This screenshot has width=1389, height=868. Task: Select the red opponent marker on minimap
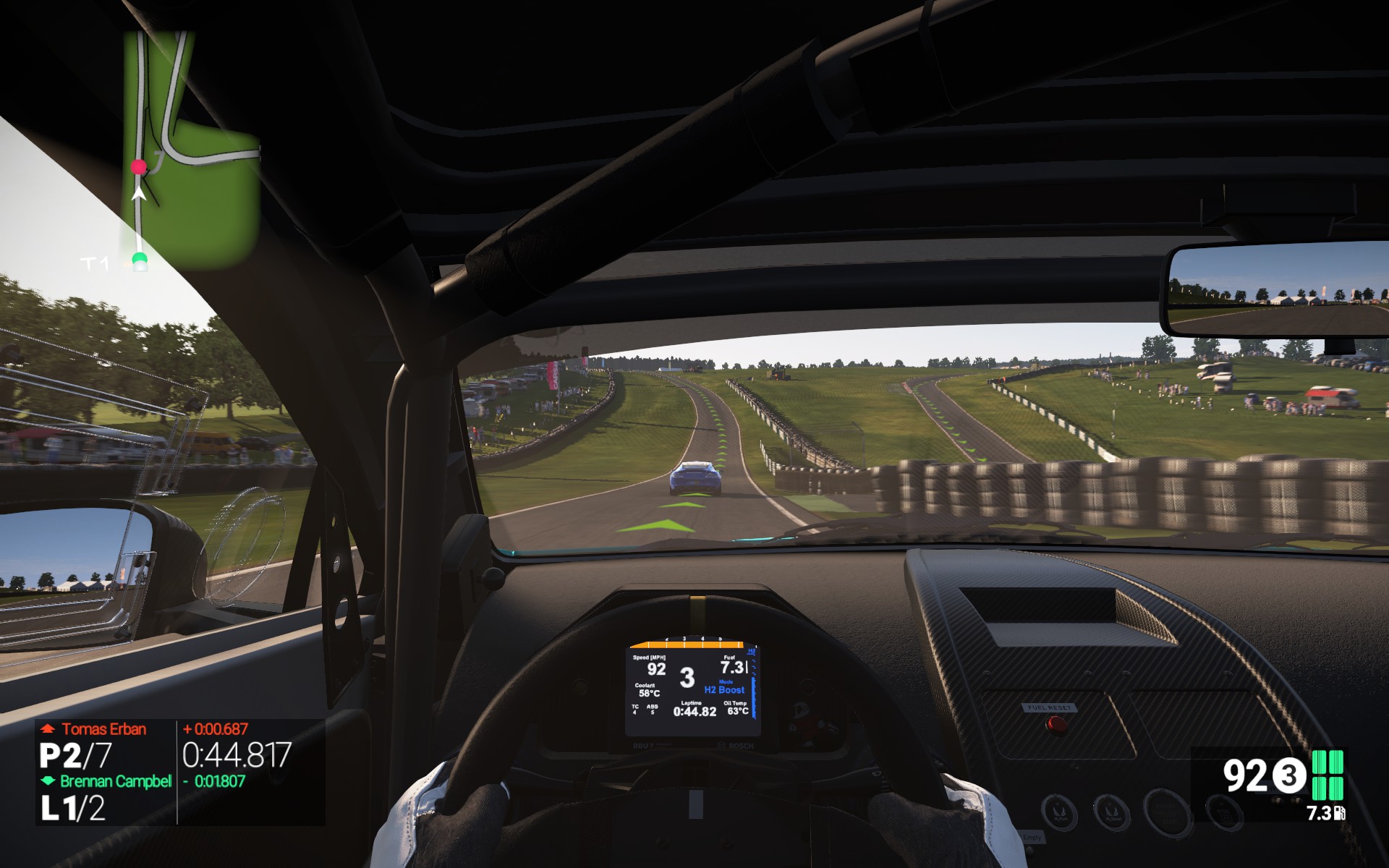tap(138, 167)
